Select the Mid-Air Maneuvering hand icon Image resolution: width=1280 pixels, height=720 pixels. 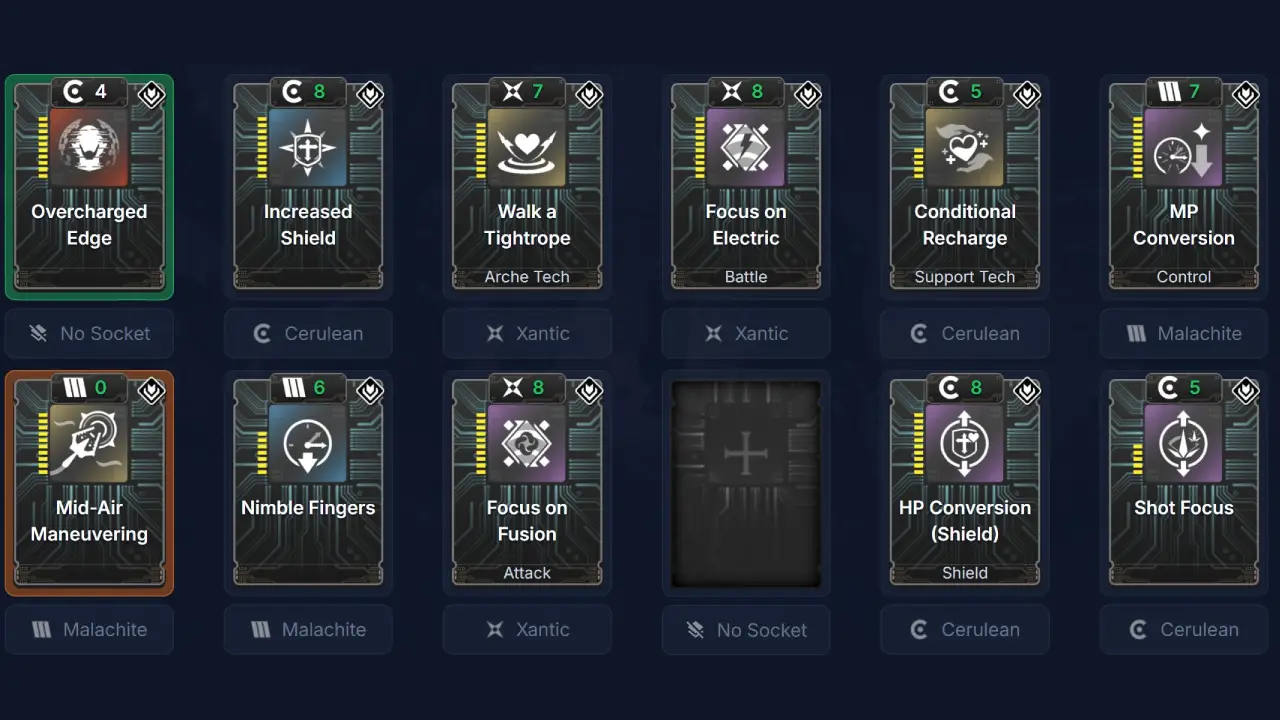click(89, 443)
